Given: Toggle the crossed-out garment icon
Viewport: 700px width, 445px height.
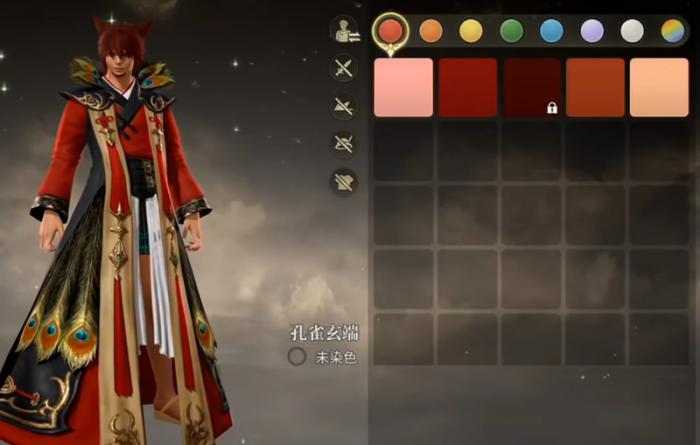Looking at the screenshot, I should click(x=344, y=181).
